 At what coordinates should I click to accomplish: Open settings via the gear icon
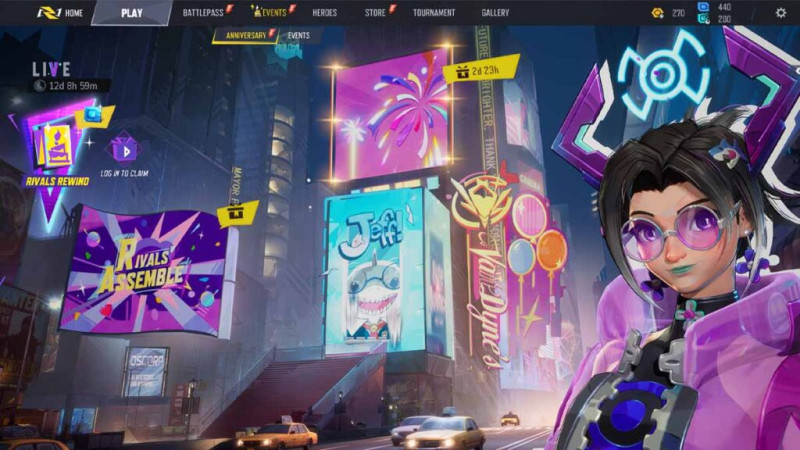point(781,13)
